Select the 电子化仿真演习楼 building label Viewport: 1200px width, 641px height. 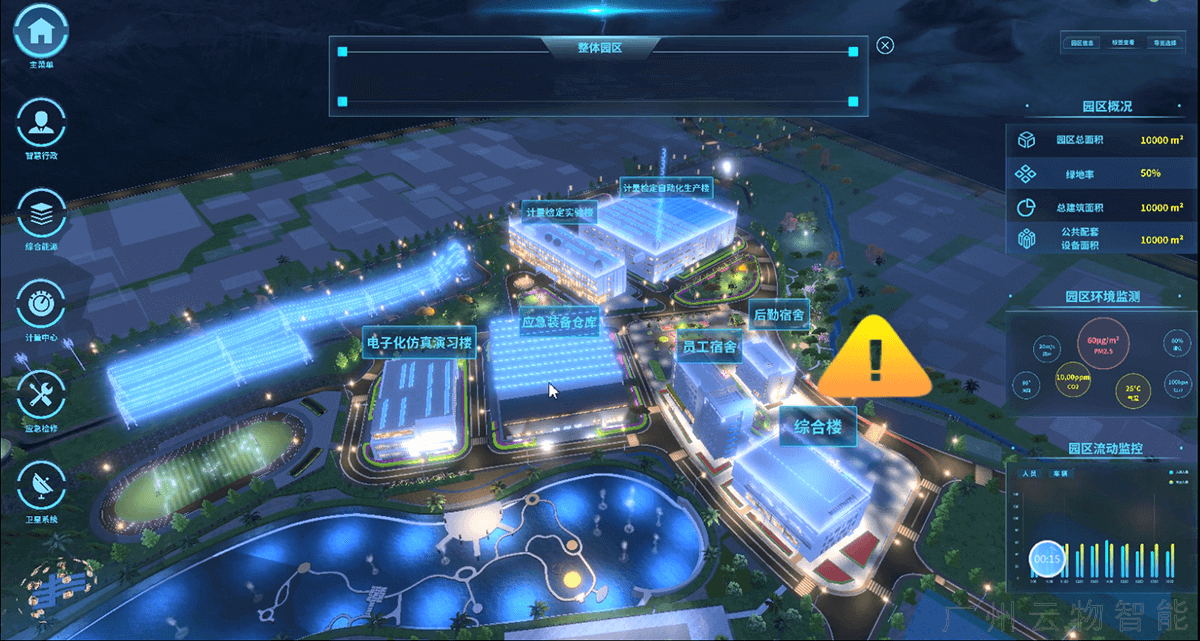pos(419,343)
